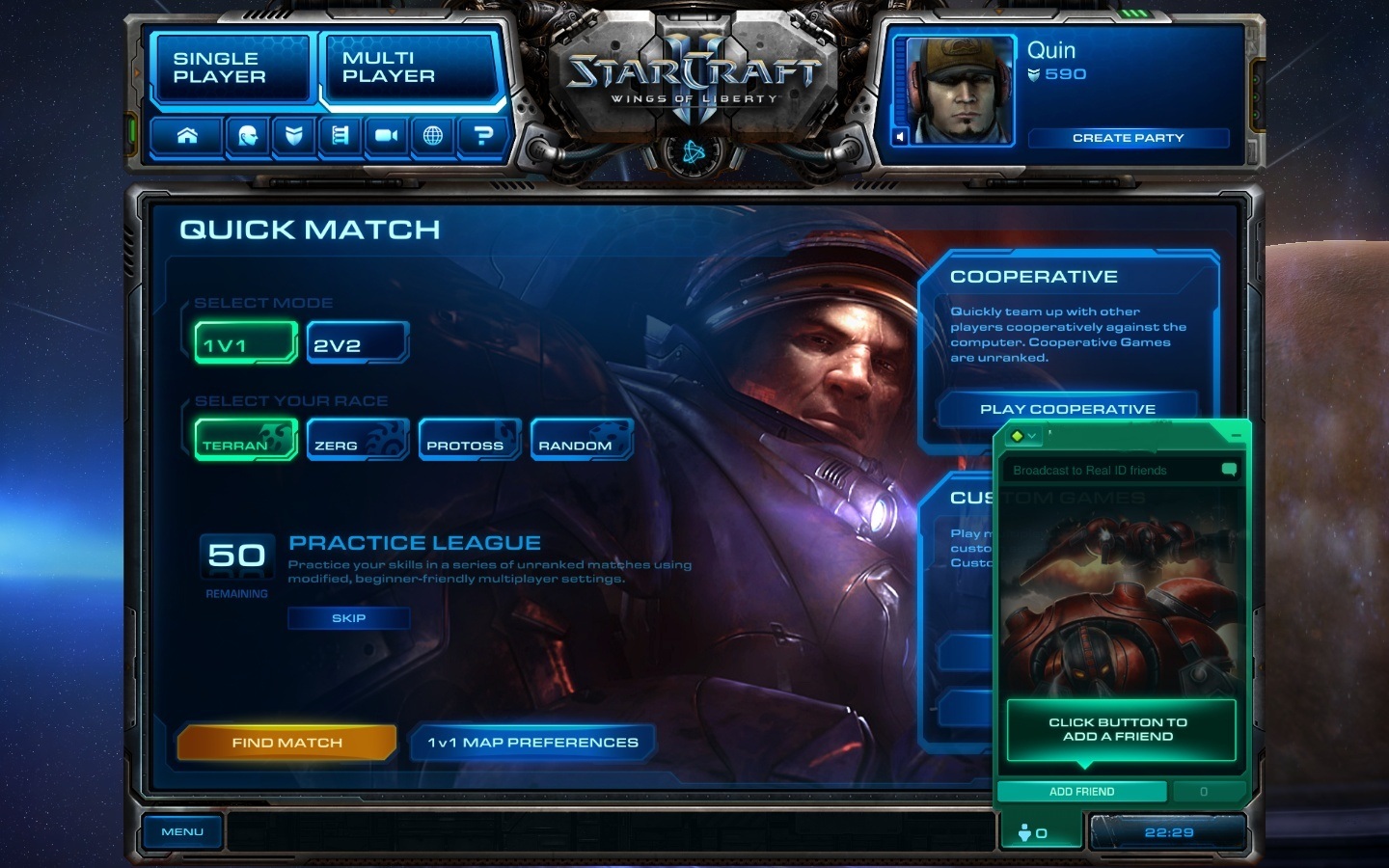The width and height of the screenshot is (1389, 868).
Task: Click the Create Party button
Action: tap(1128, 138)
